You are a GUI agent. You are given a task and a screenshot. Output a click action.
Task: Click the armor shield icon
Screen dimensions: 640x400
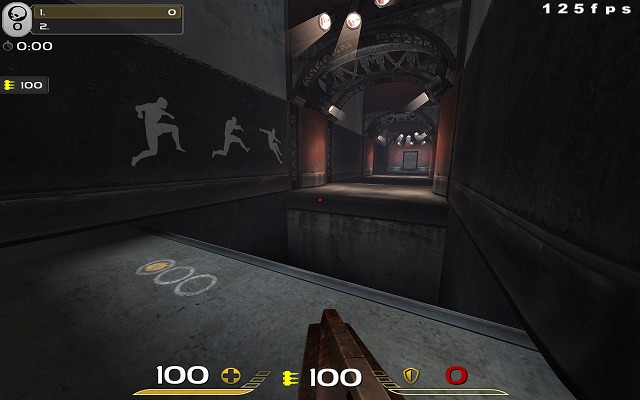click(x=410, y=376)
